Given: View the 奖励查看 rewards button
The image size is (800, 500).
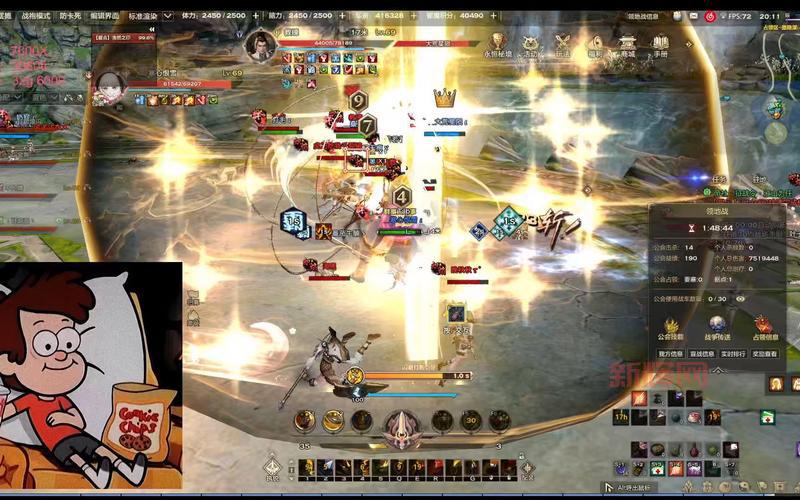Looking at the screenshot, I should 765,353.
